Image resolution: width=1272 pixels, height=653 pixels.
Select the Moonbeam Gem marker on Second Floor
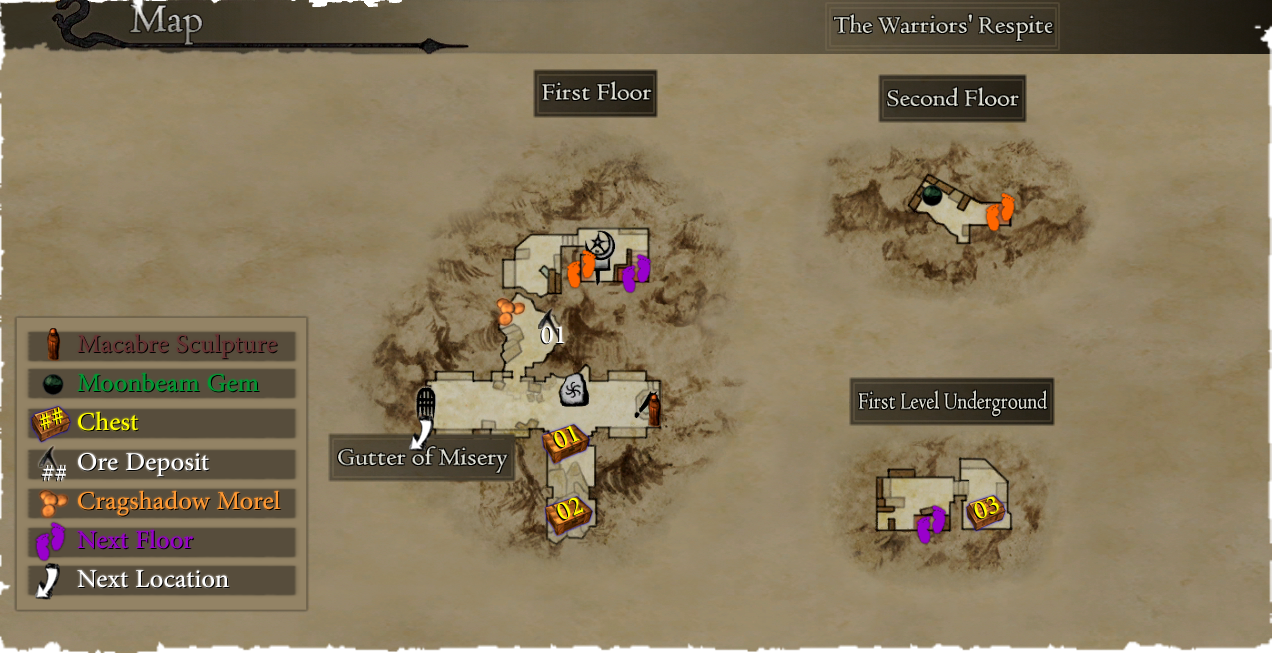point(931,195)
